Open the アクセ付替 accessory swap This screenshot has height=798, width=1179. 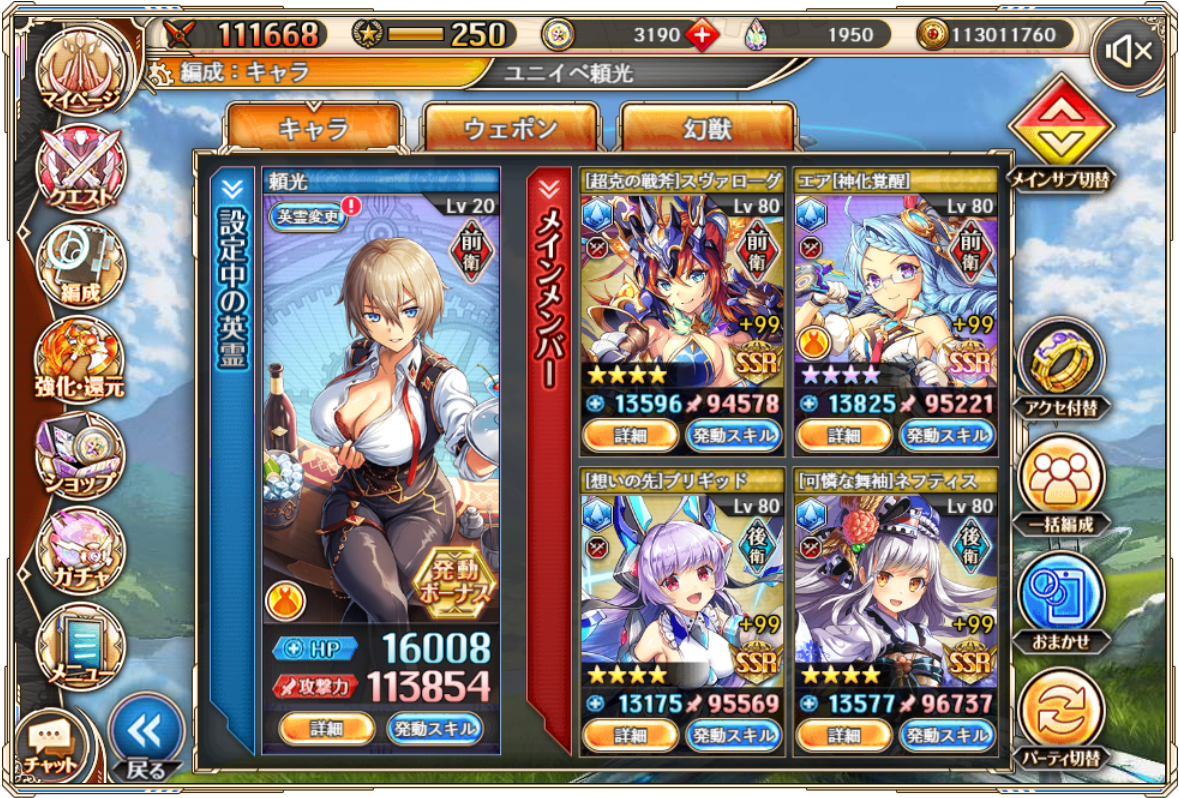coord(1061,362)
